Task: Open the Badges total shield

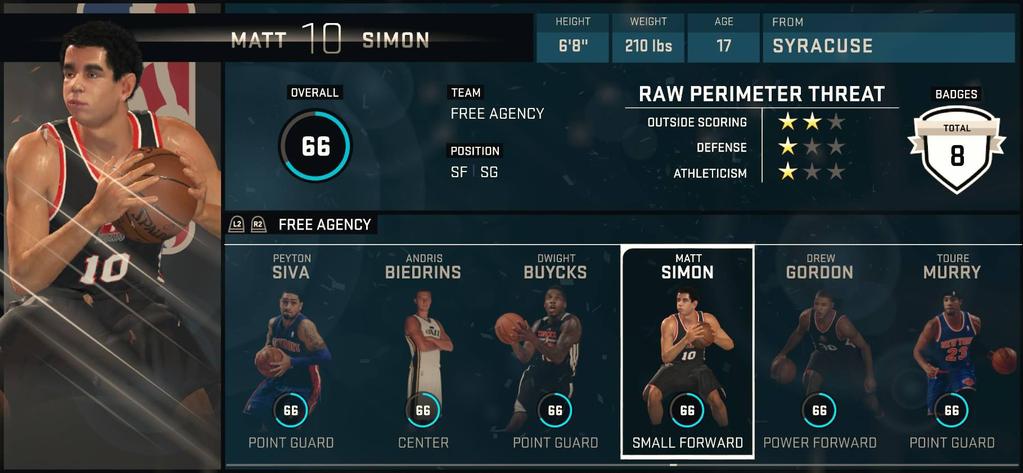Action: pos(956,150)
